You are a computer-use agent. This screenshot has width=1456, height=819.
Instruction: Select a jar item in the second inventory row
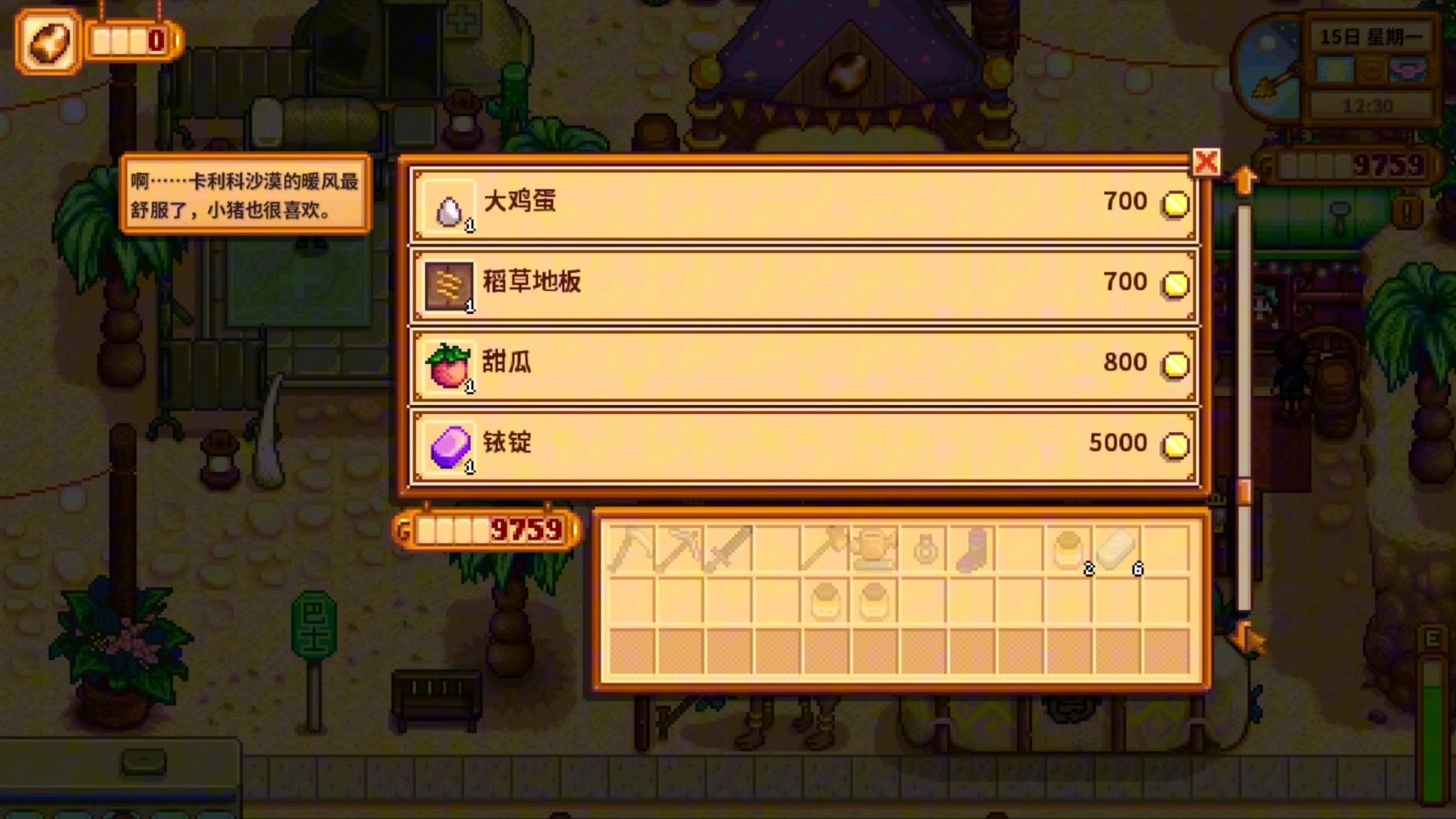point(826,601)
